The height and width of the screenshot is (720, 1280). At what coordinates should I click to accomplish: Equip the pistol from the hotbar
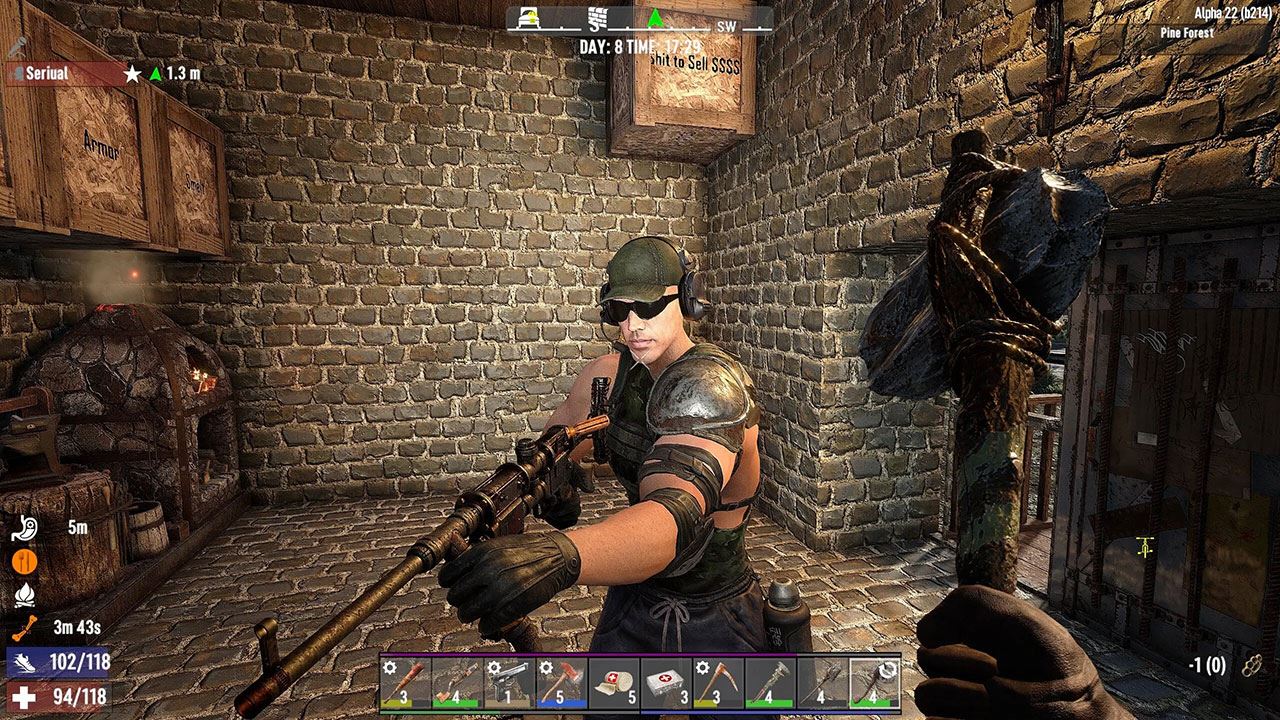[509, 682]
